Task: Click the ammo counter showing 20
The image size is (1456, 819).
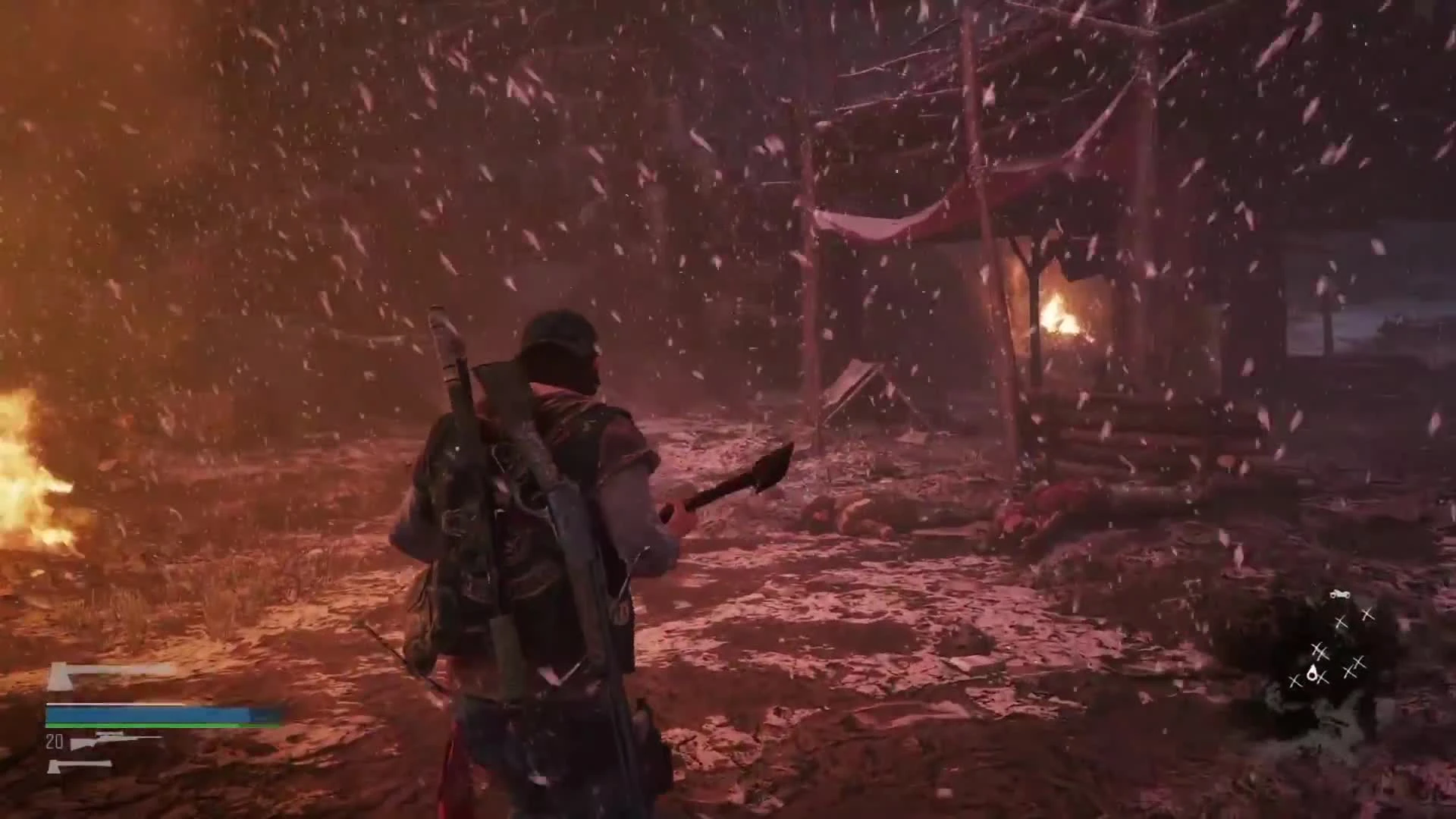Action: 54,743
